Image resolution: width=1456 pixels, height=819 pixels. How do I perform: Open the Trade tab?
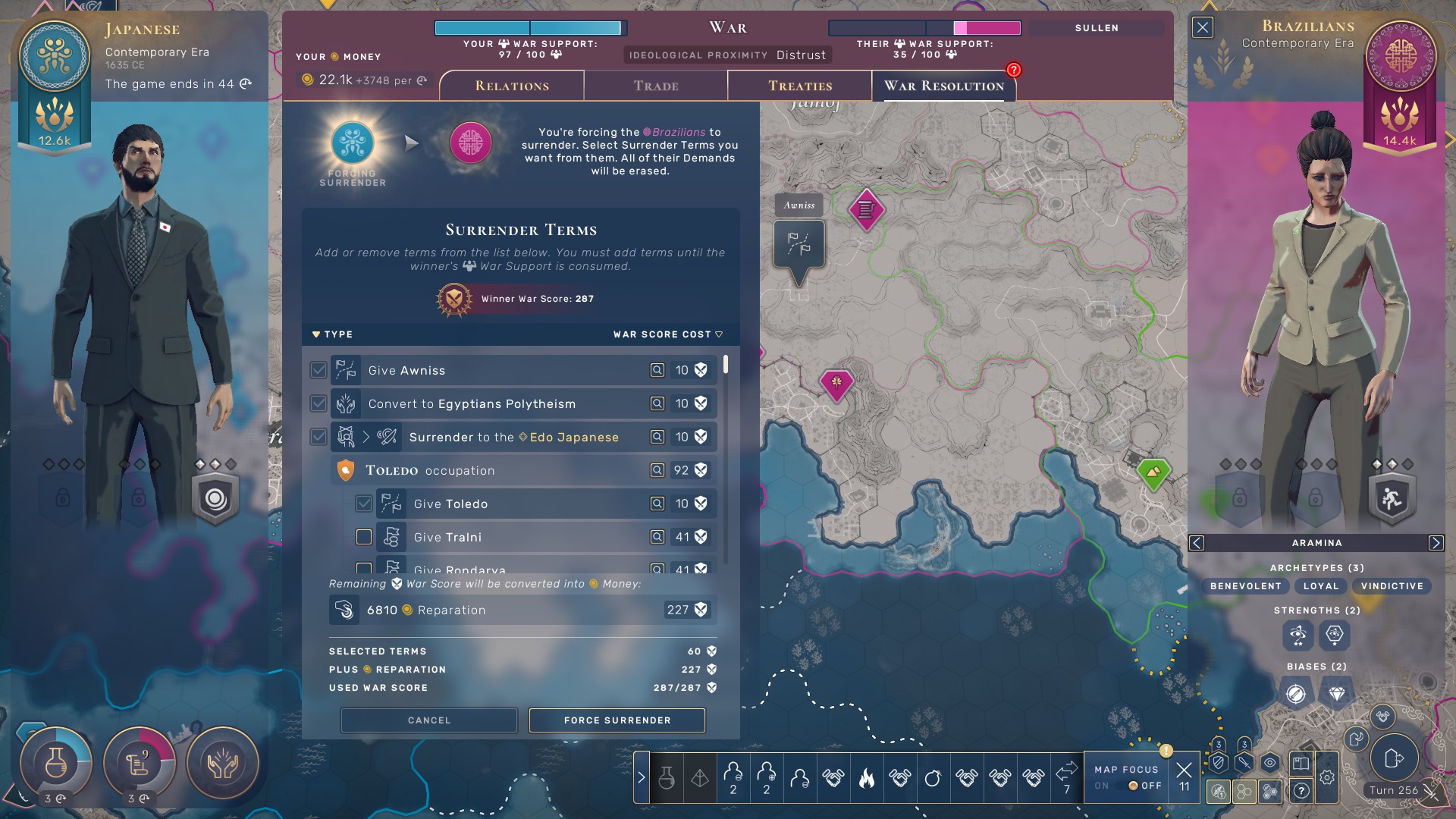coord(656,86)
